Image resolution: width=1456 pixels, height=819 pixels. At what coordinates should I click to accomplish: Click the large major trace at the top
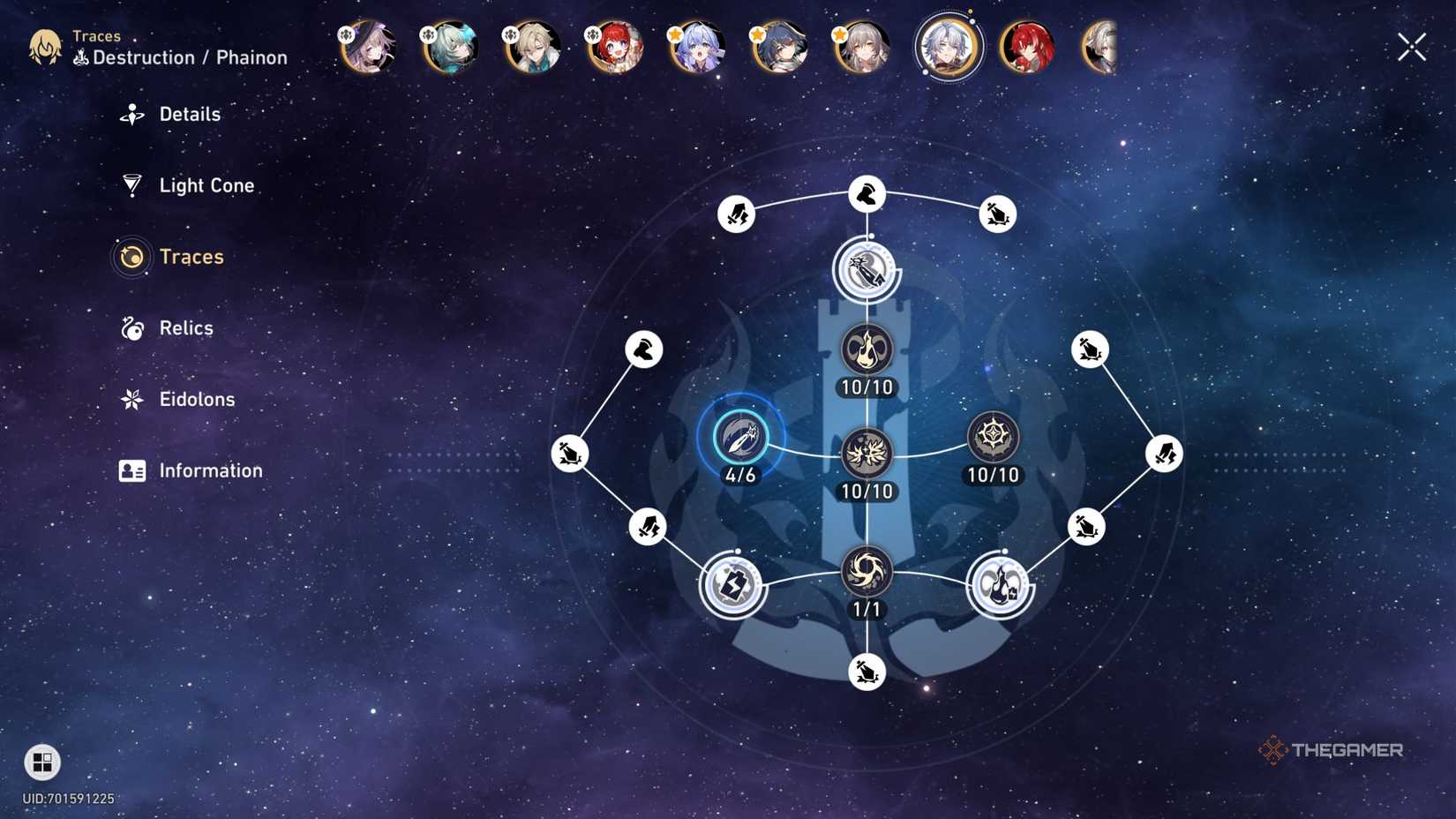click(867, 271)
